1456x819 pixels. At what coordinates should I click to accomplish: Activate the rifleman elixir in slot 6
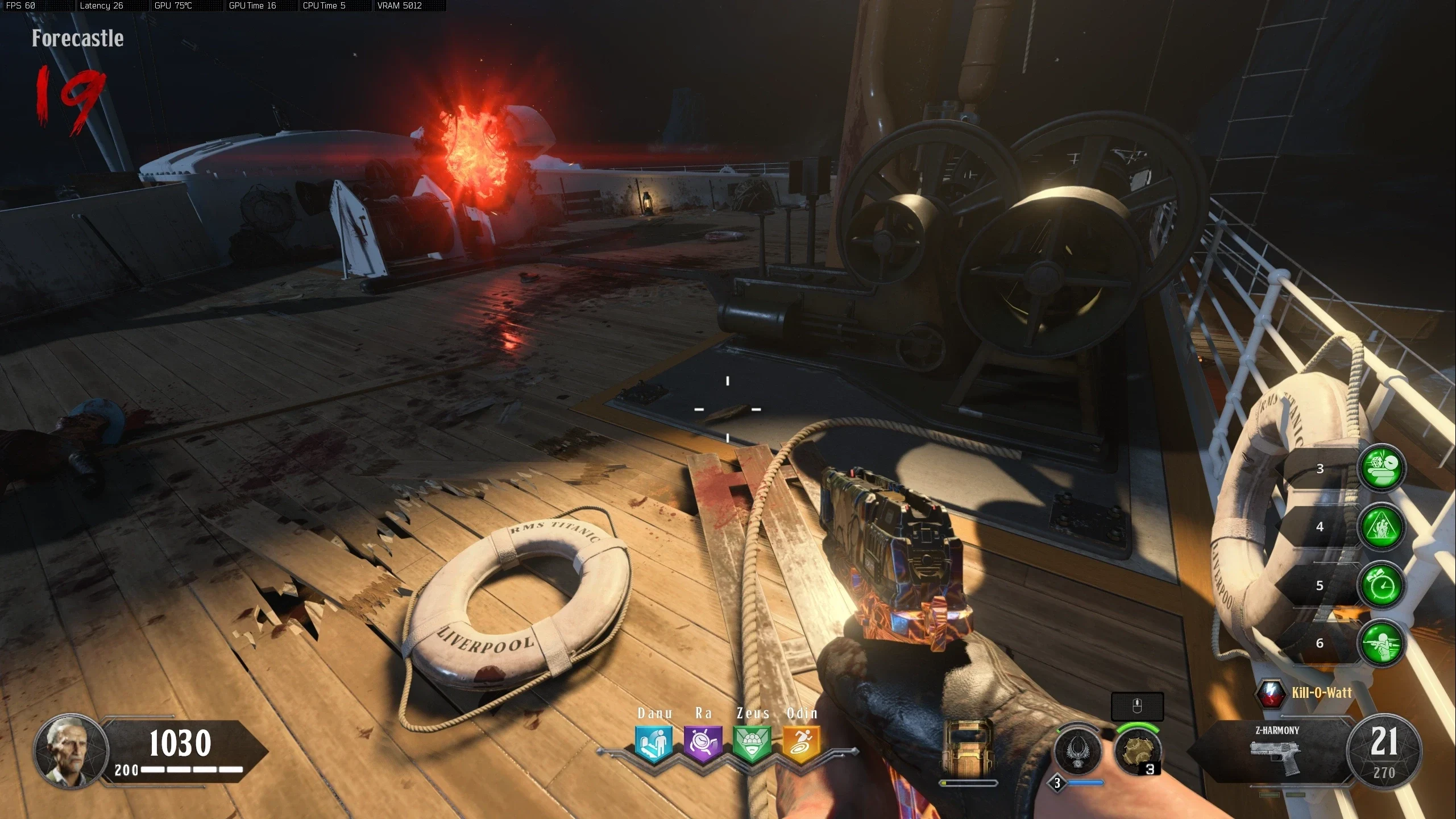(1382, 643)
